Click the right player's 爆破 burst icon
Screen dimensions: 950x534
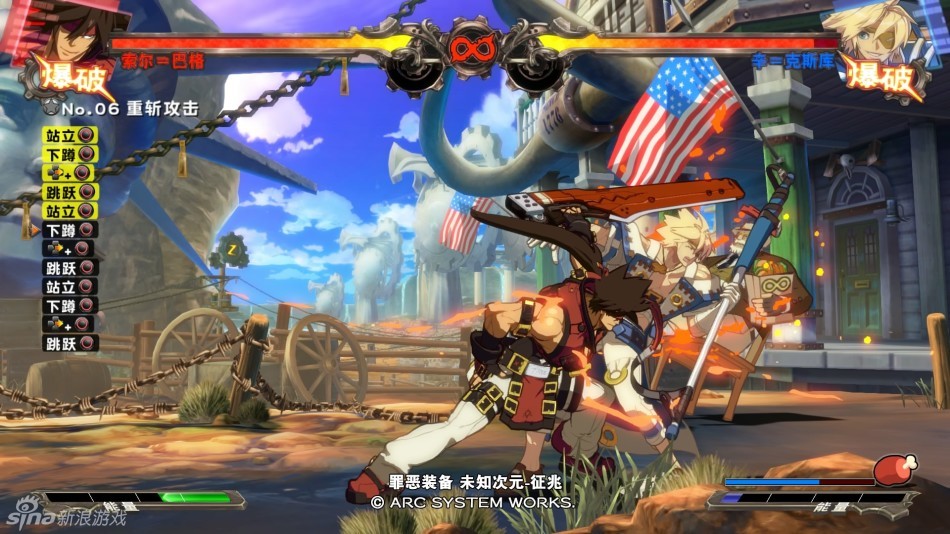[882, 75]
